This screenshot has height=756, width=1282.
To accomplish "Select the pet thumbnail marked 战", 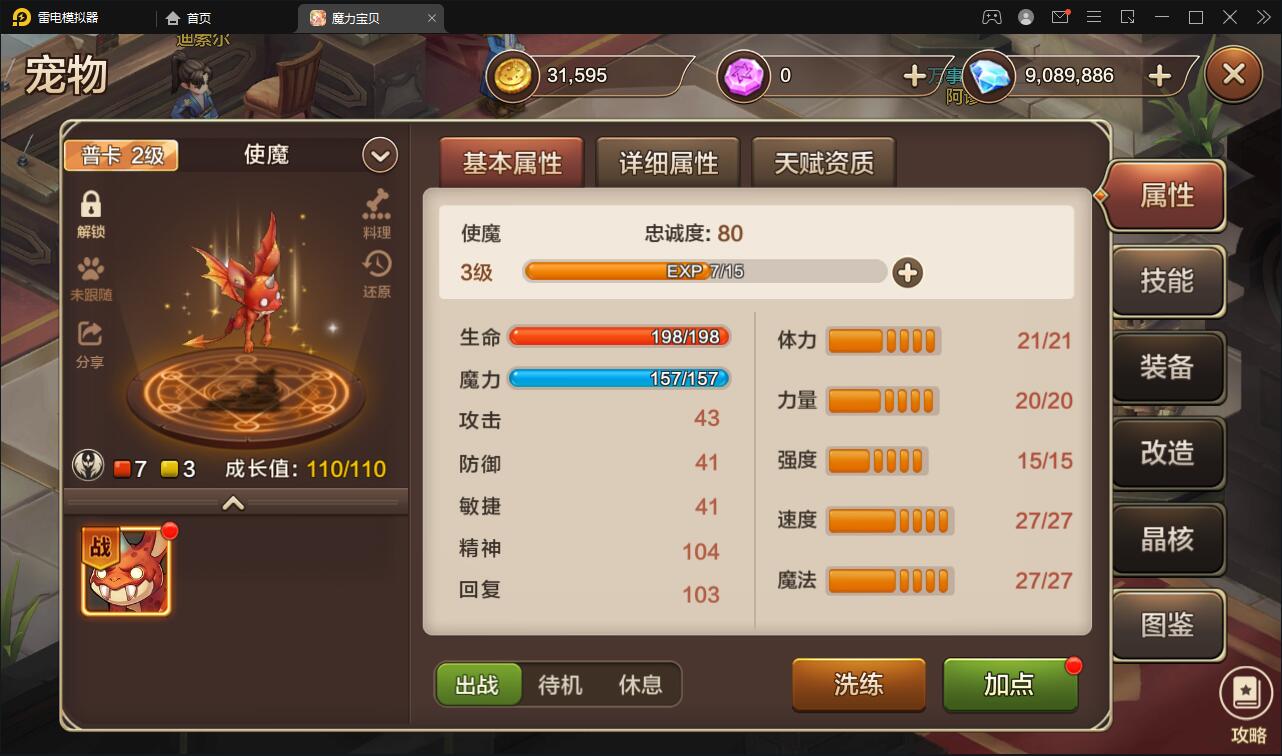I will (x=126, y=570).
